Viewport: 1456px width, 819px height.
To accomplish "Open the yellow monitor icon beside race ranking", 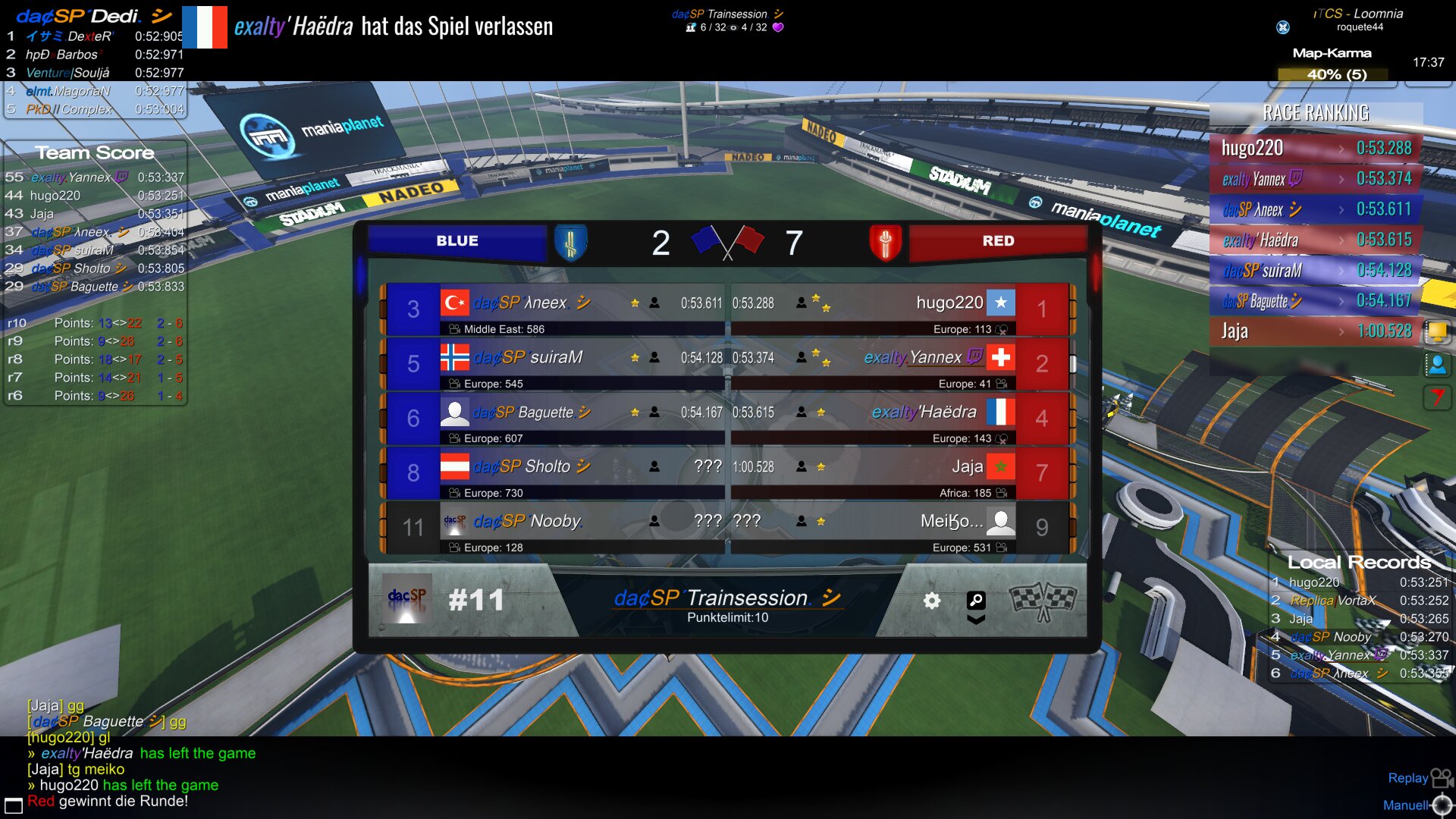I will [x=1436, y=331].
